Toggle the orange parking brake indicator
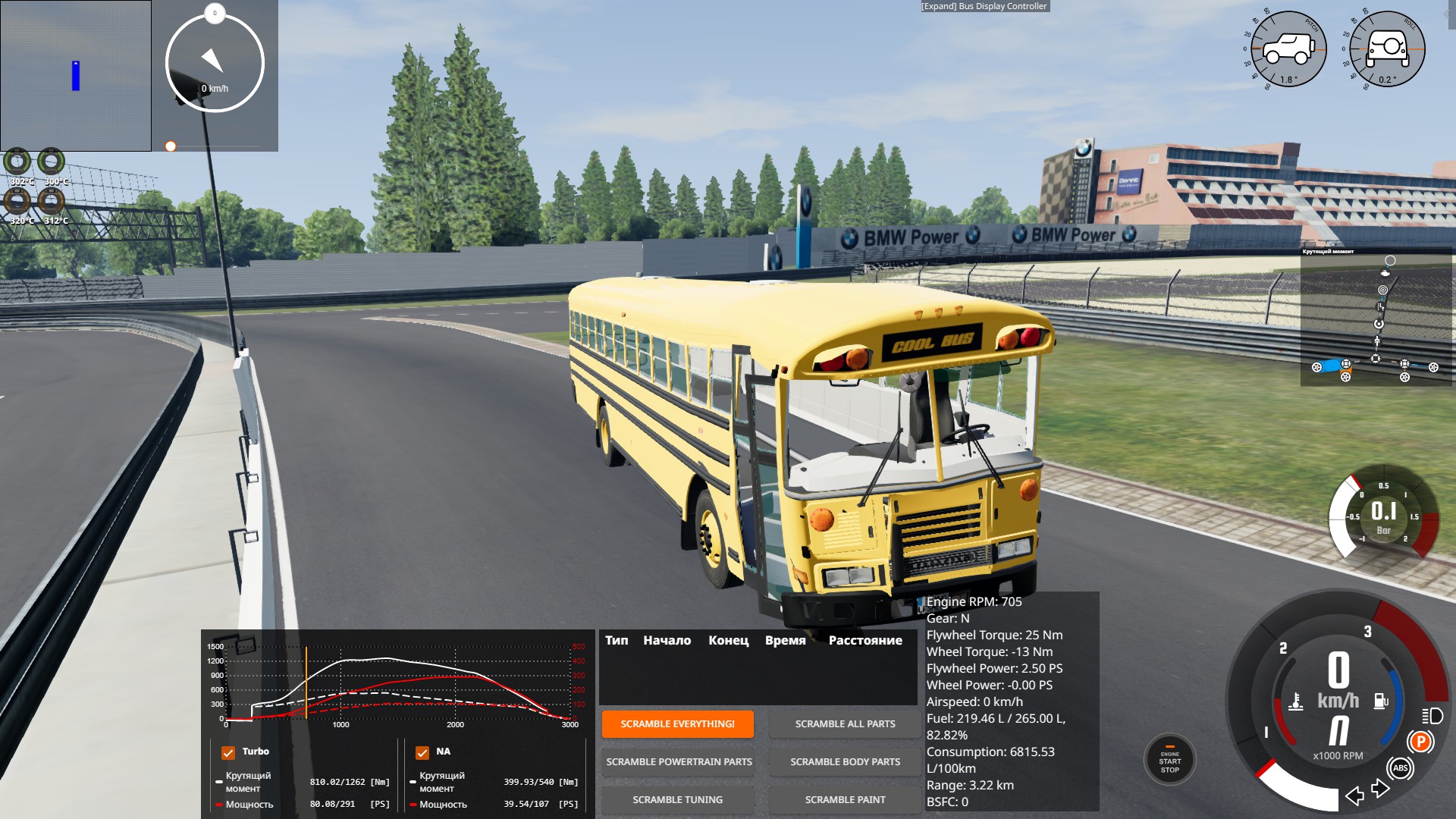The image size is (1456, 819). pos(1420,742)
